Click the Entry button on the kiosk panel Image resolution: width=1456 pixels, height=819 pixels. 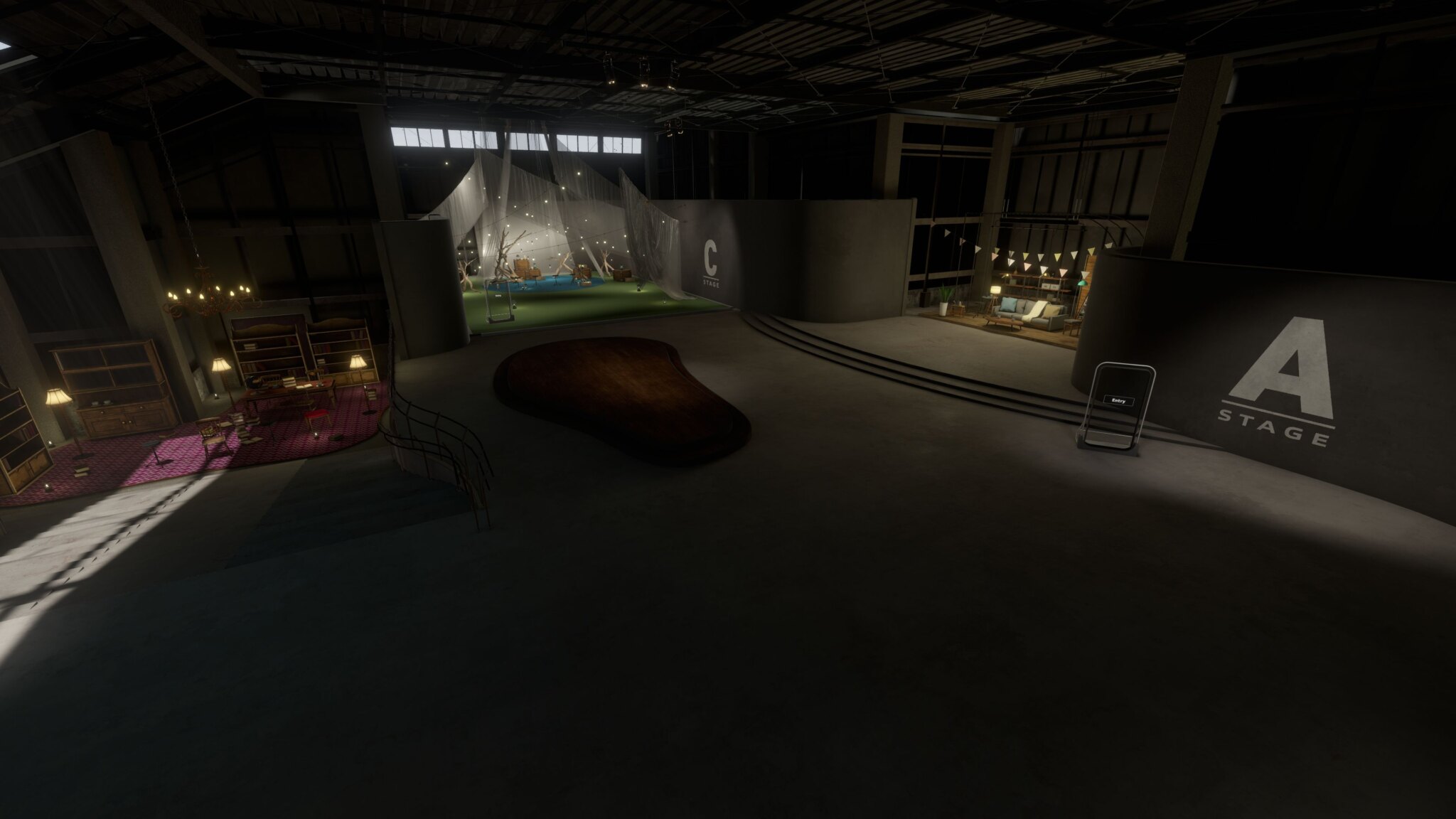pos(1118,401)
